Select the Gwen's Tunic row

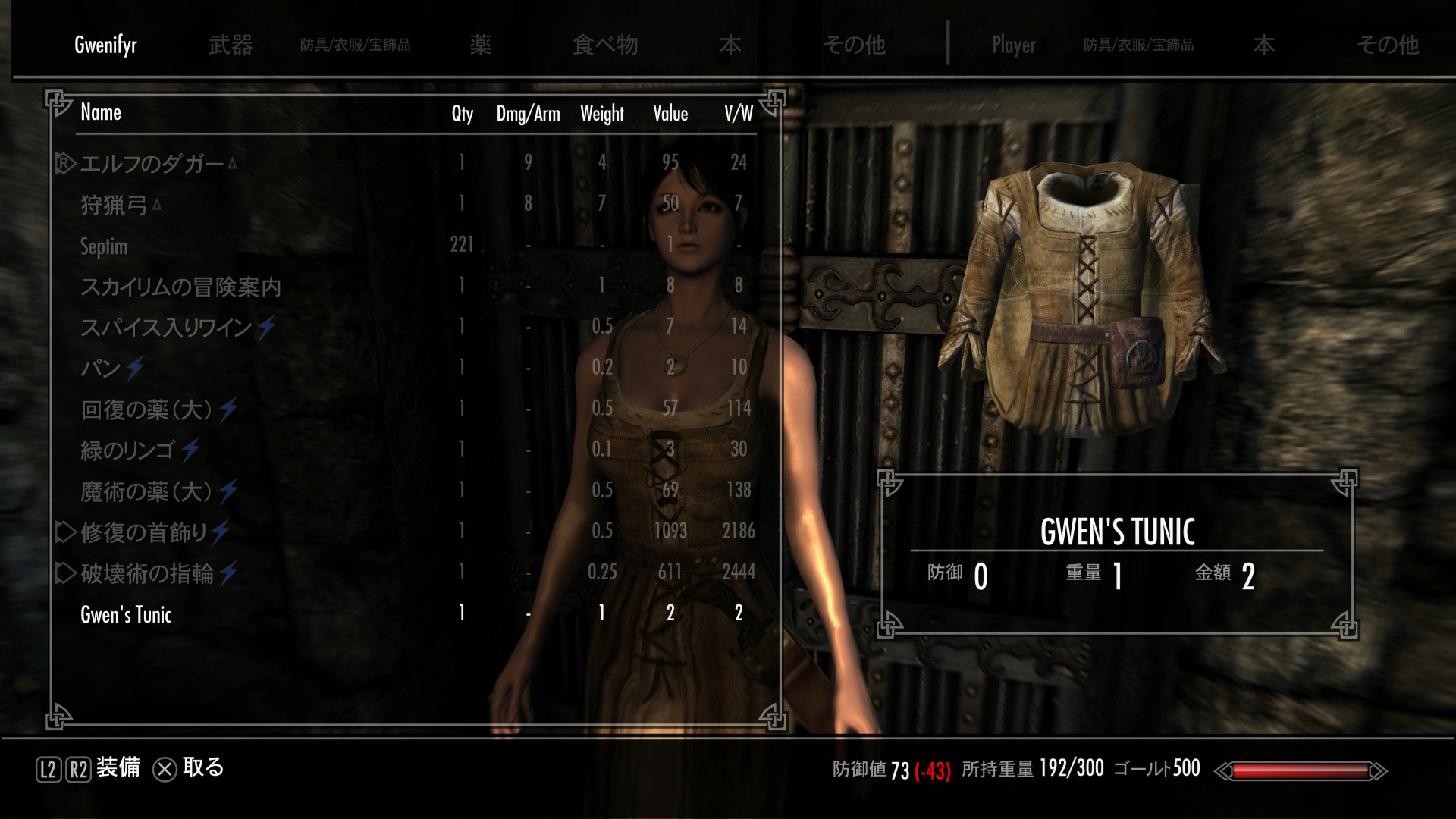126,614
